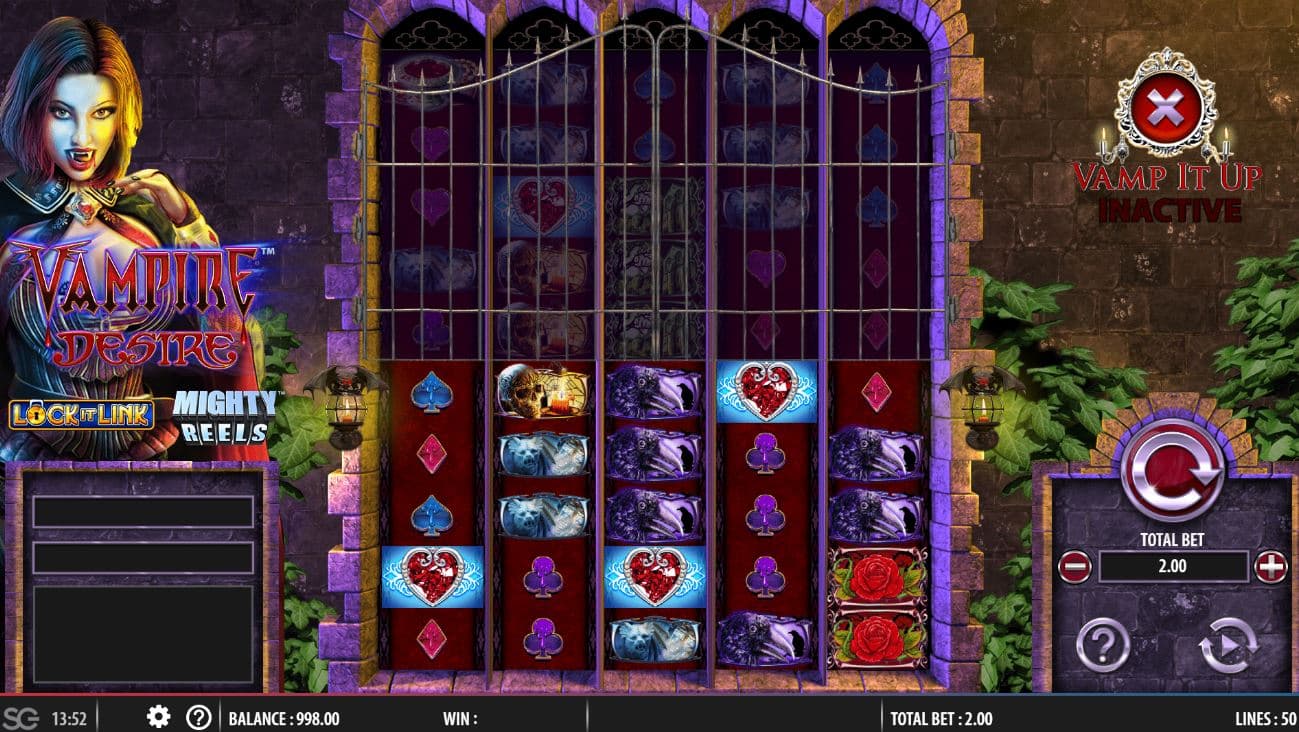
Task: Start autoplay with the circular arrows button
Action: pyautogui.click(x=1228, y=645)
